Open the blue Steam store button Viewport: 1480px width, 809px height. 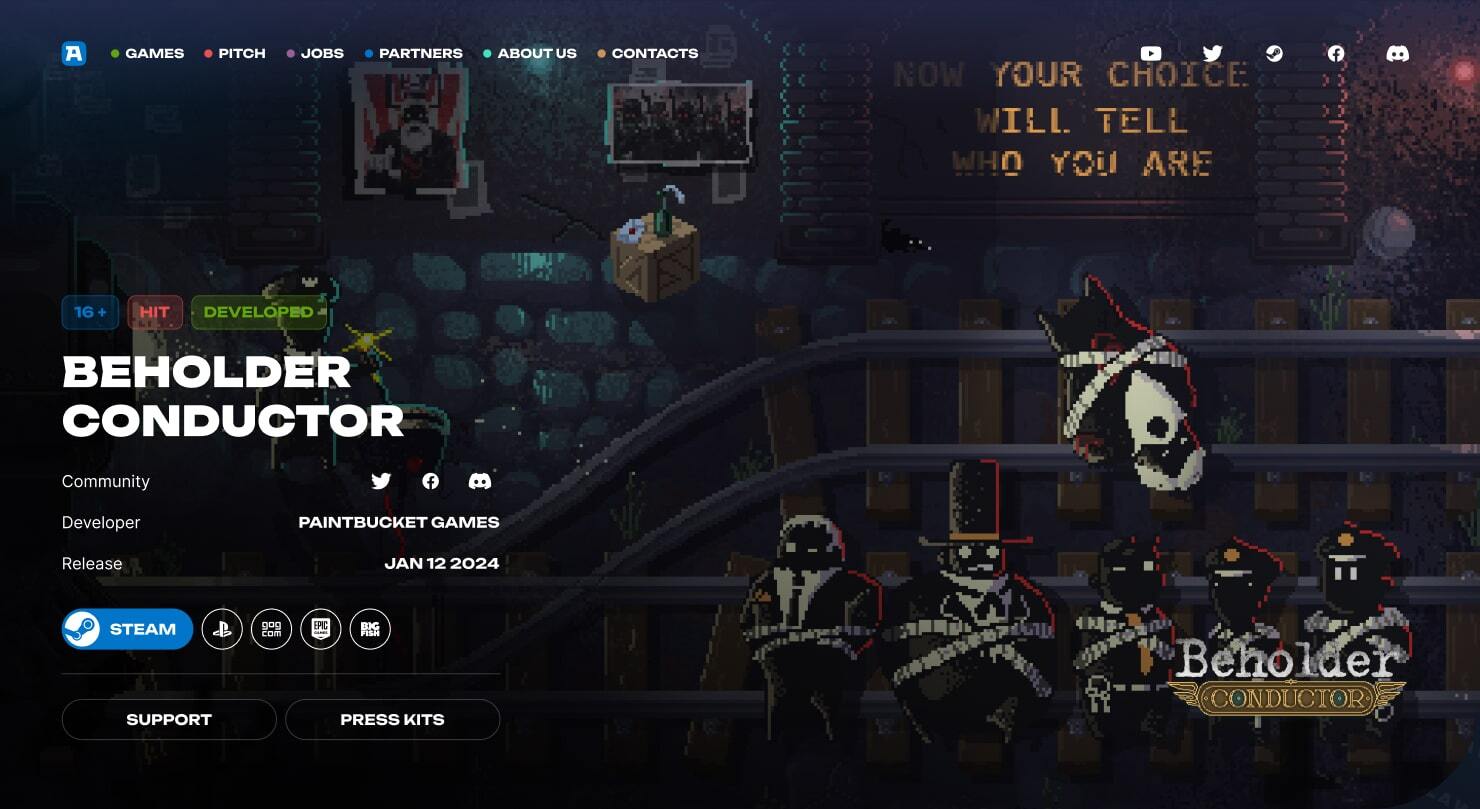pos(128,629)
